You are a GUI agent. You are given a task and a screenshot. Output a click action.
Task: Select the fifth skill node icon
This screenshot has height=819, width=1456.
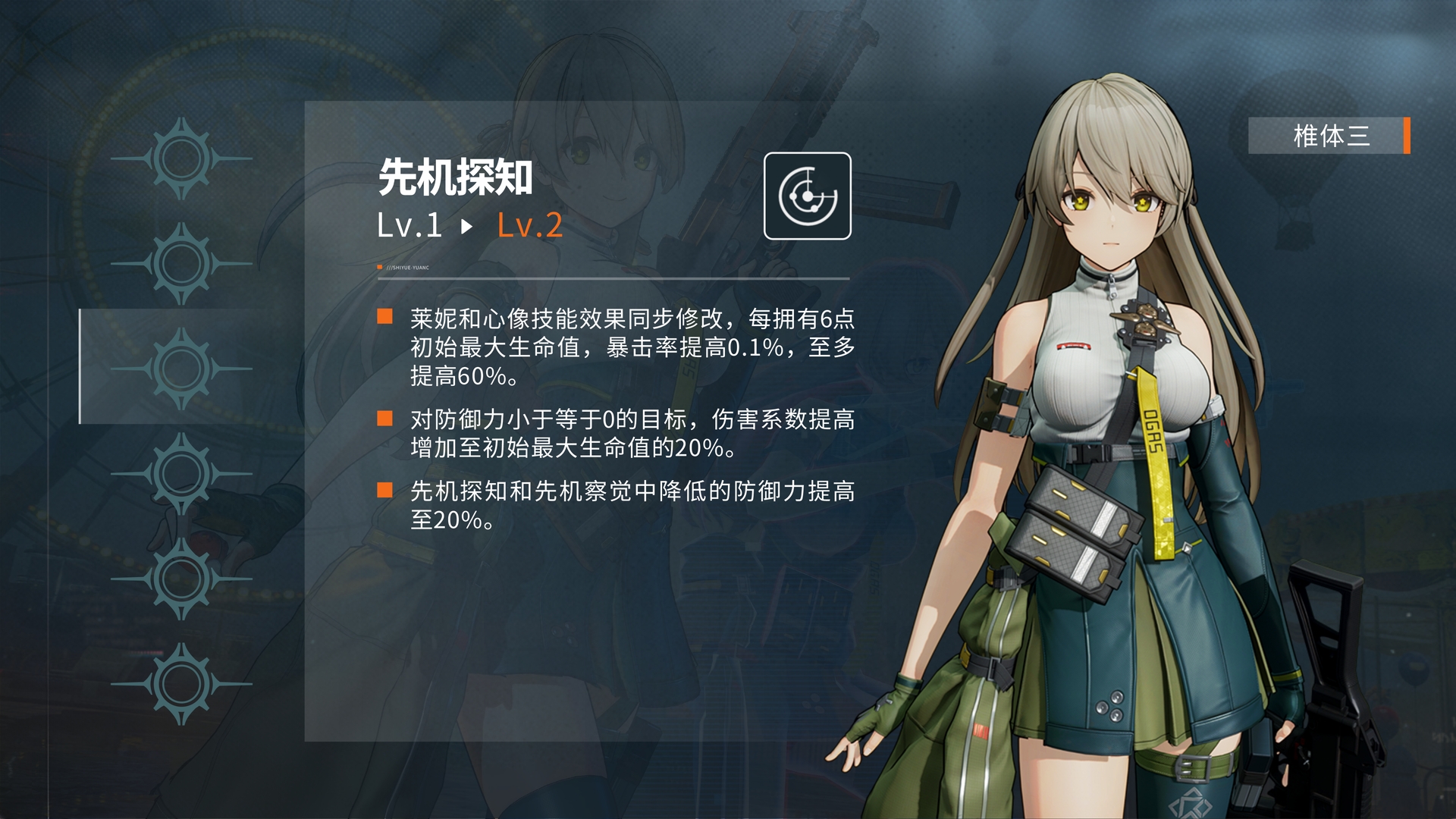180,576
